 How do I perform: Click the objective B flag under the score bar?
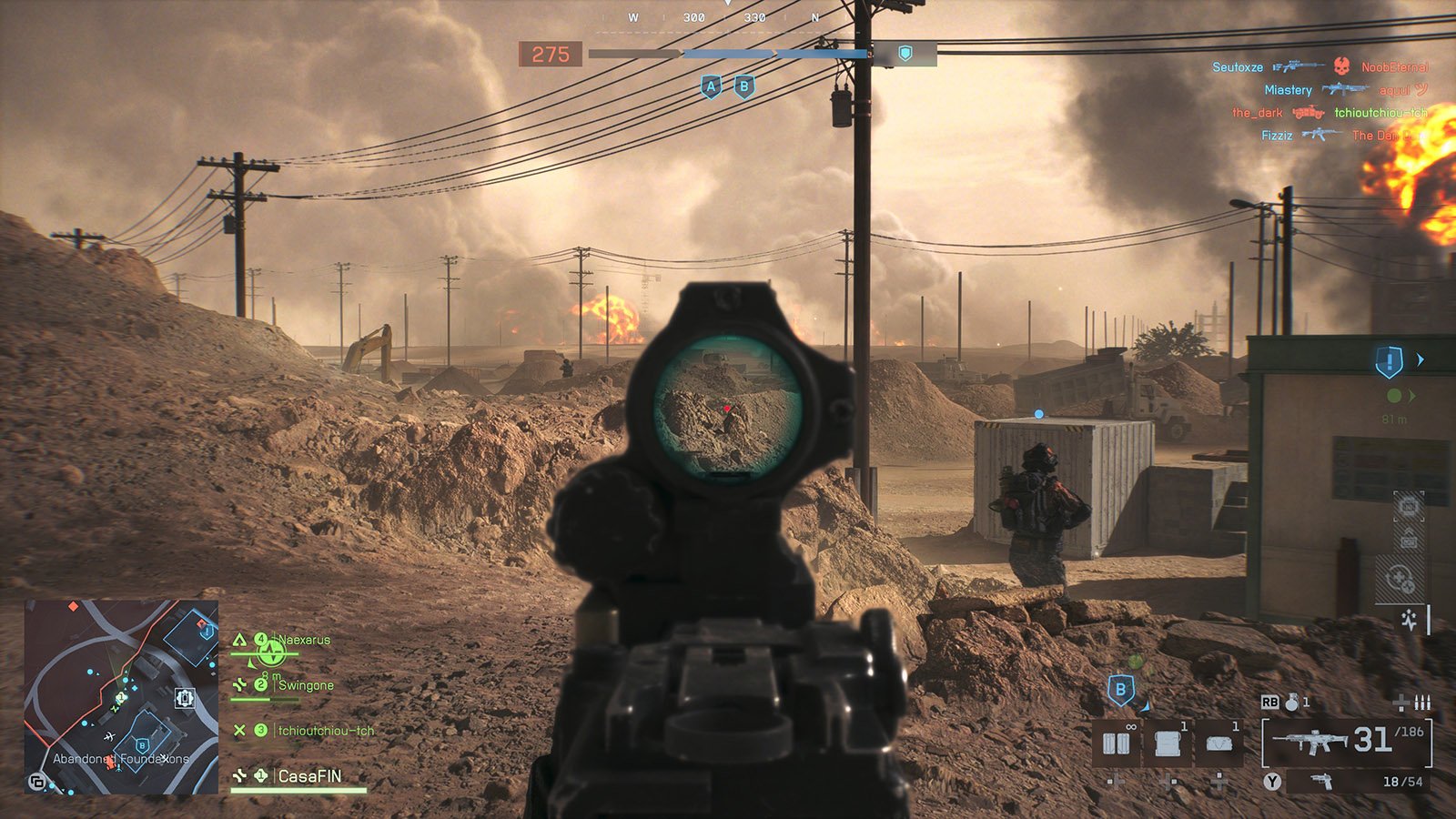[x=744, y=87]
